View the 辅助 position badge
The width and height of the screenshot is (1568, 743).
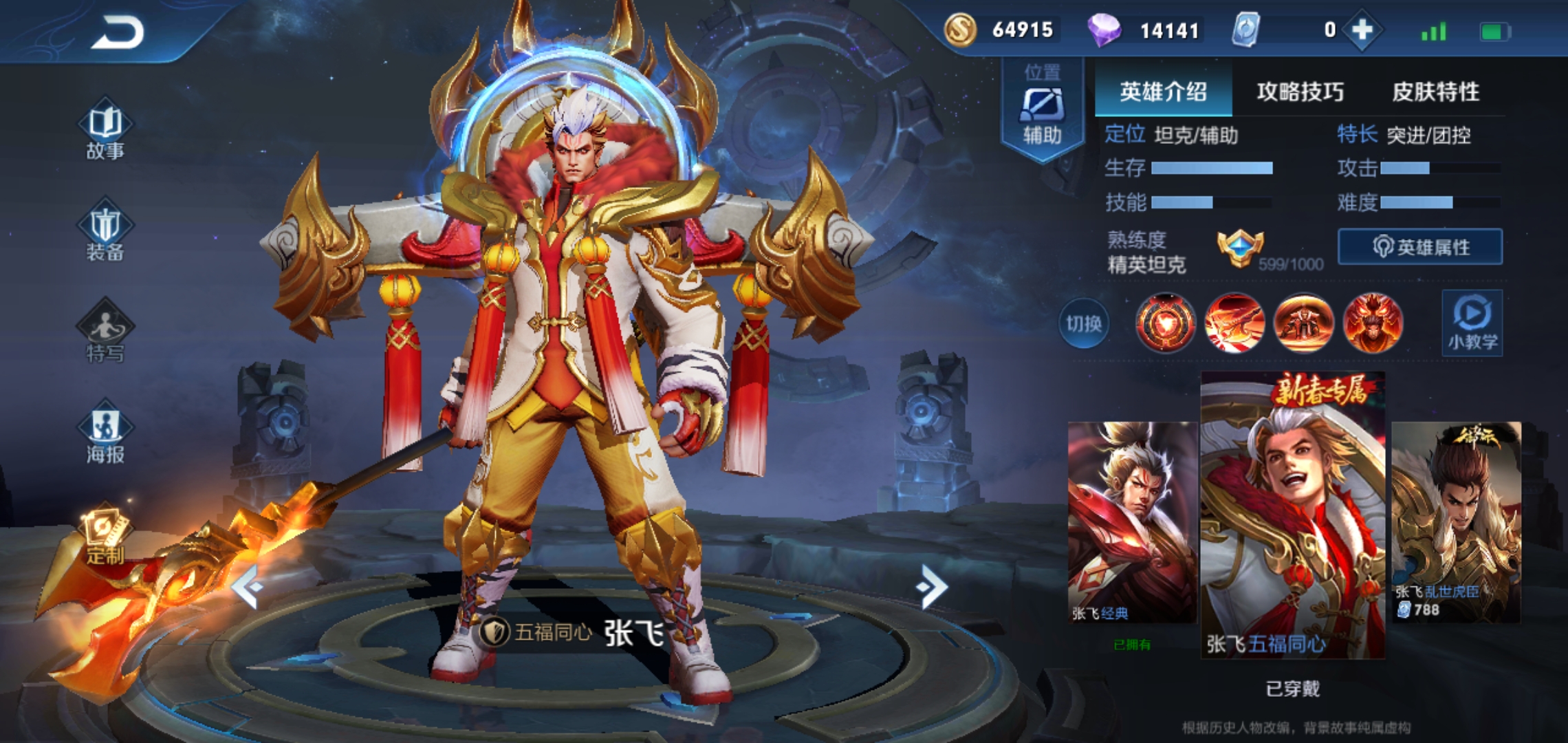1042,110
